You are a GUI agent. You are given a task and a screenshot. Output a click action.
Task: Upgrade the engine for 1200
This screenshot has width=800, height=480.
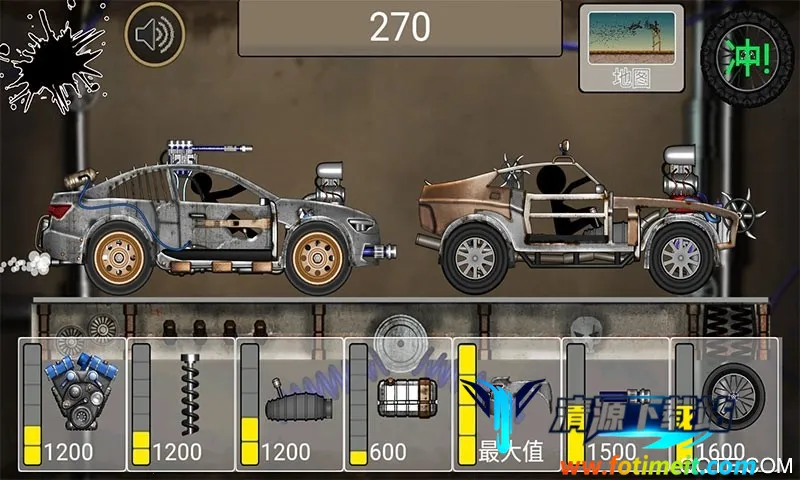coord(73,403)
